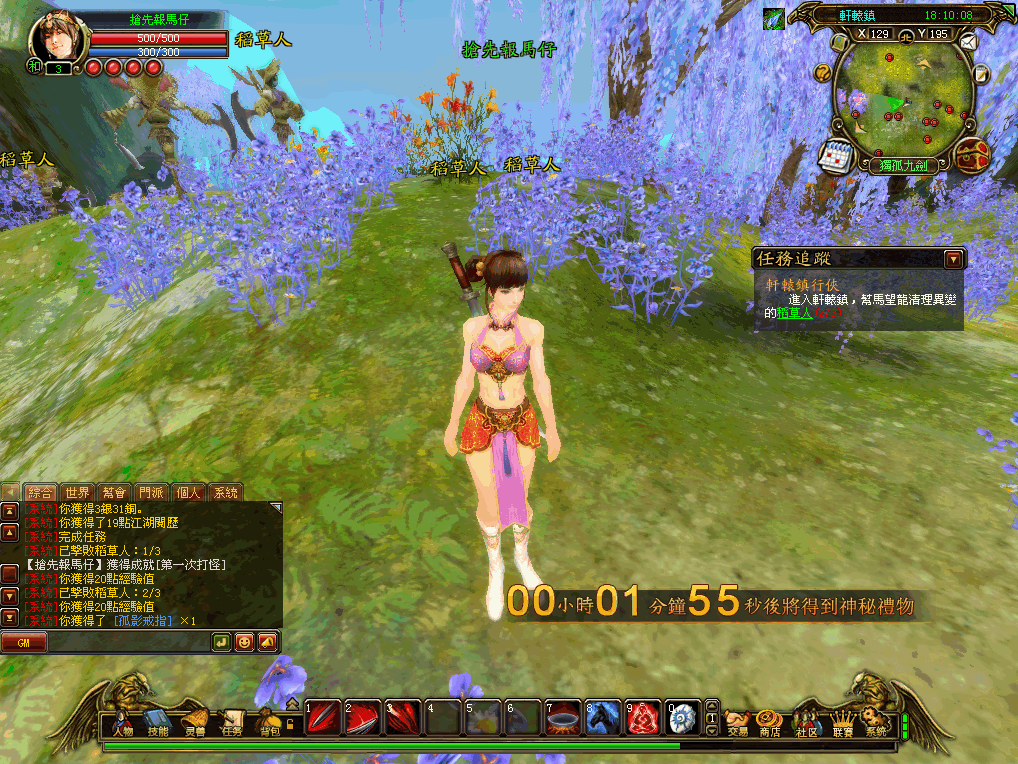Open the 人物 character panel
This screenshot has width=1018, height=764.
point(123,722)
